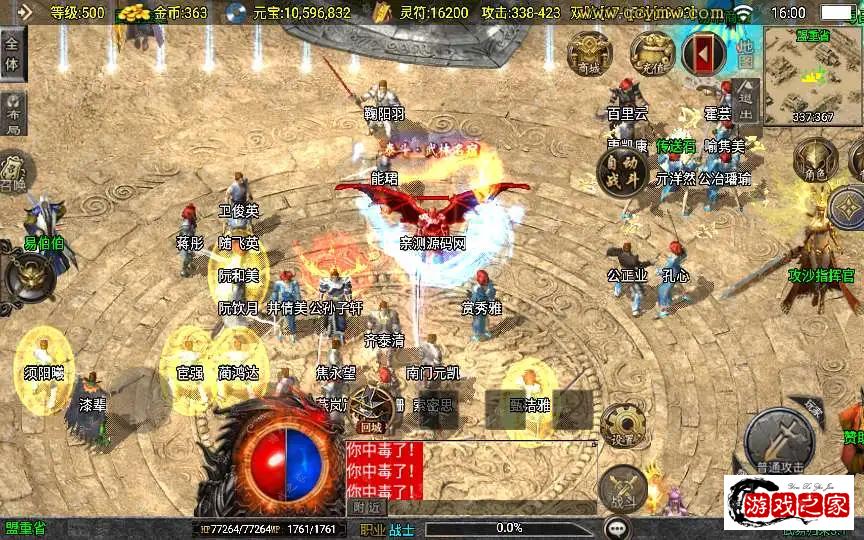Collapse the top menu with the red arrow
Viewport: 864px width, 540px height.
704,53
